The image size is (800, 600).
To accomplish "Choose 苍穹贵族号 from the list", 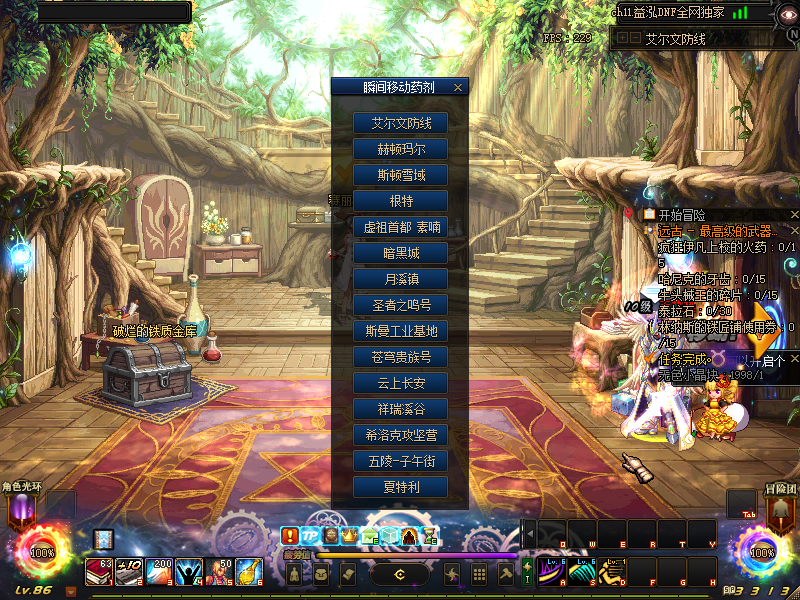I will coord(400,357).
